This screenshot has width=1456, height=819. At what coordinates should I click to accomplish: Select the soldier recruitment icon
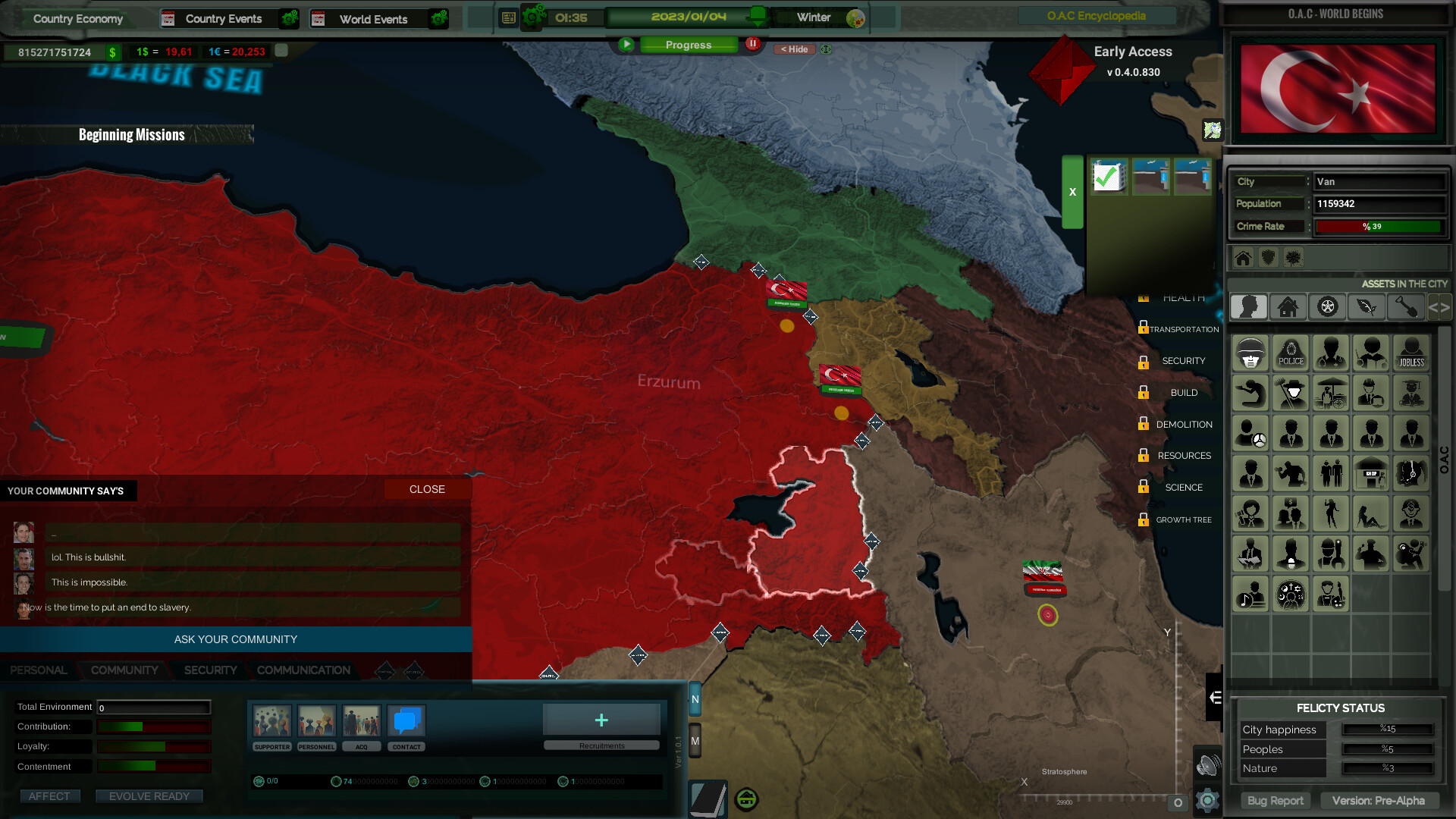(x=1250, y=354)
